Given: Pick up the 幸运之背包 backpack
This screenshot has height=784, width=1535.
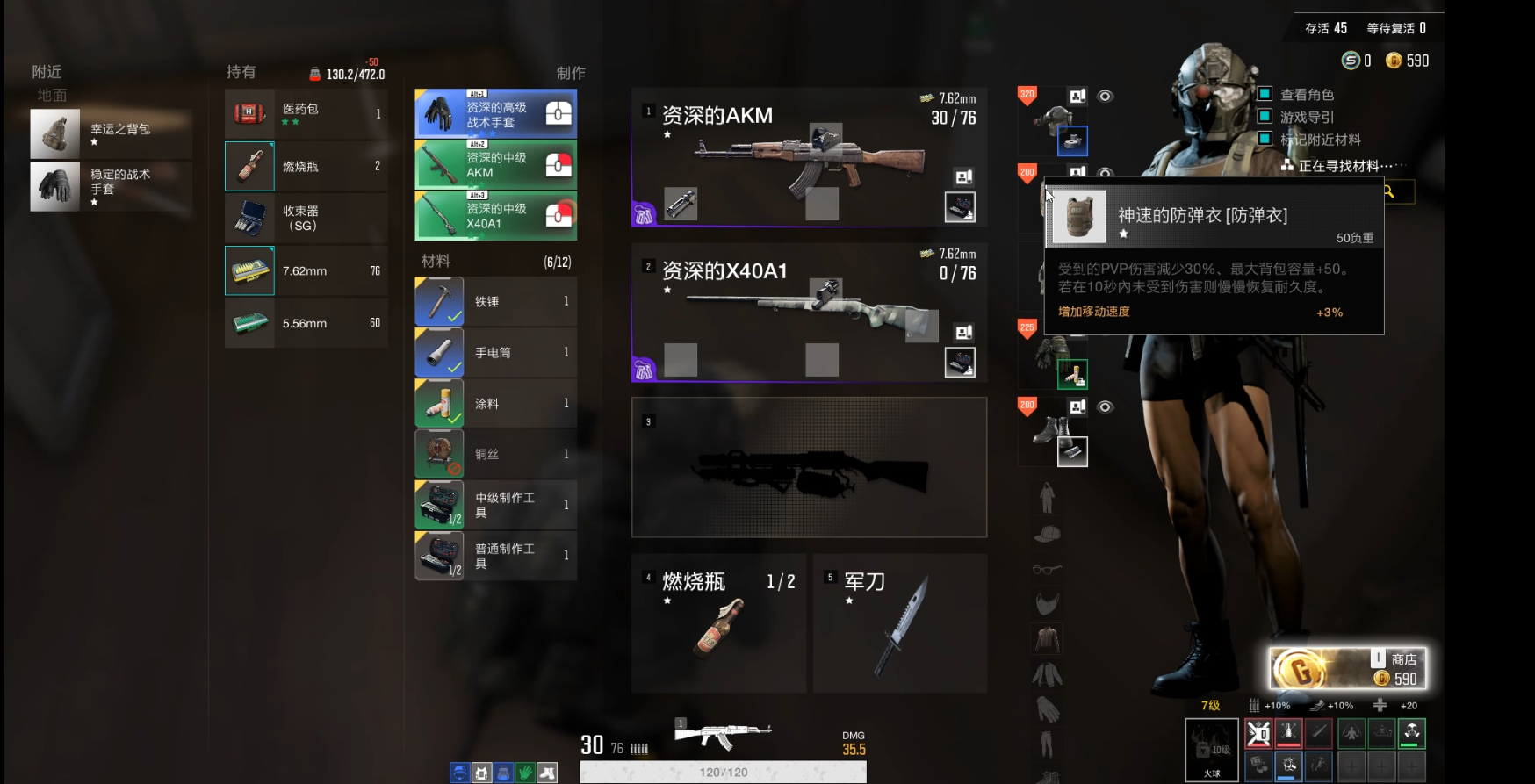Looking at the screenshot, I should tap(111, 133).
